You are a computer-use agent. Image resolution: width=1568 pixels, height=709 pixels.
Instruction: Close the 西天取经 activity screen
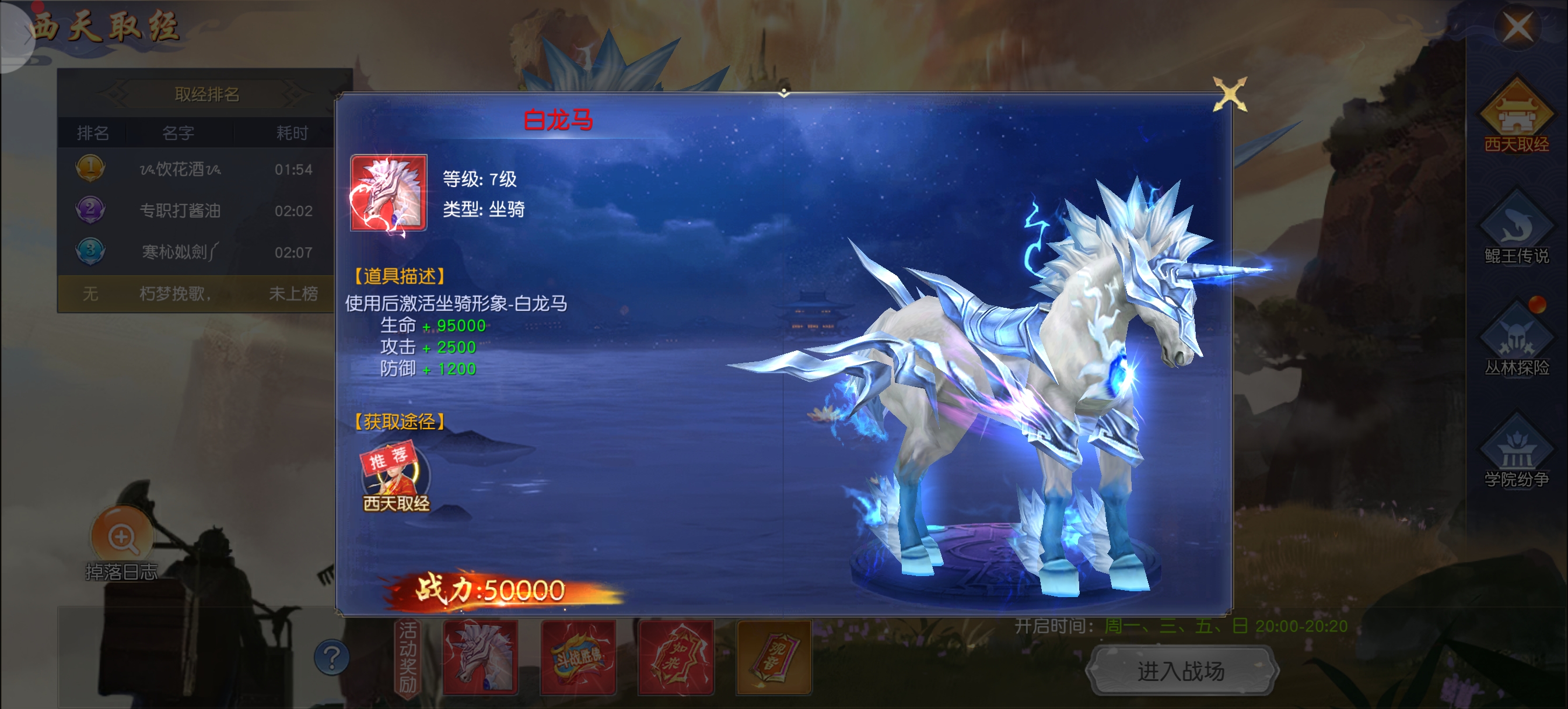point(1517,27)
